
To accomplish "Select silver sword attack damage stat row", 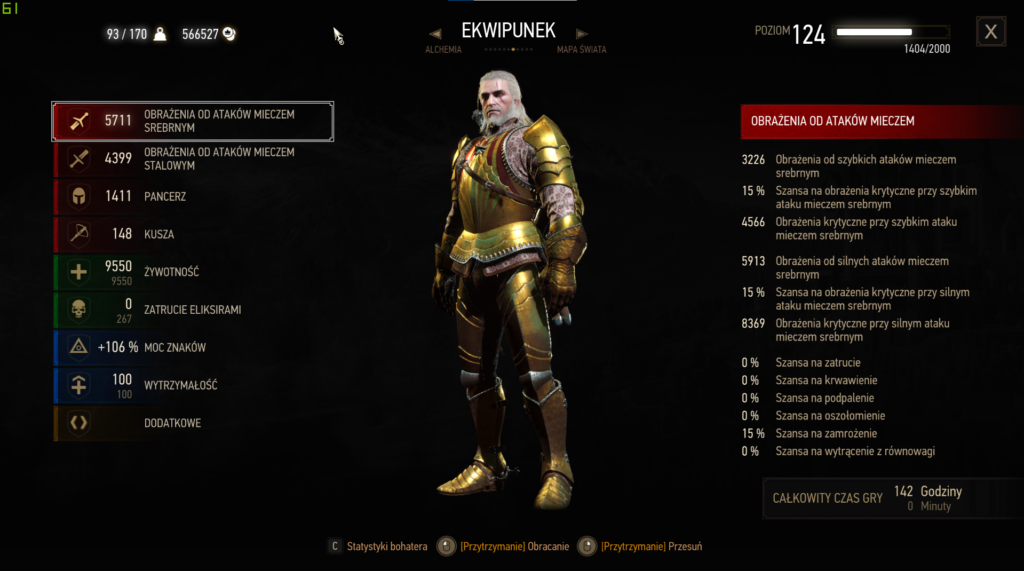I will coord(192,121).
